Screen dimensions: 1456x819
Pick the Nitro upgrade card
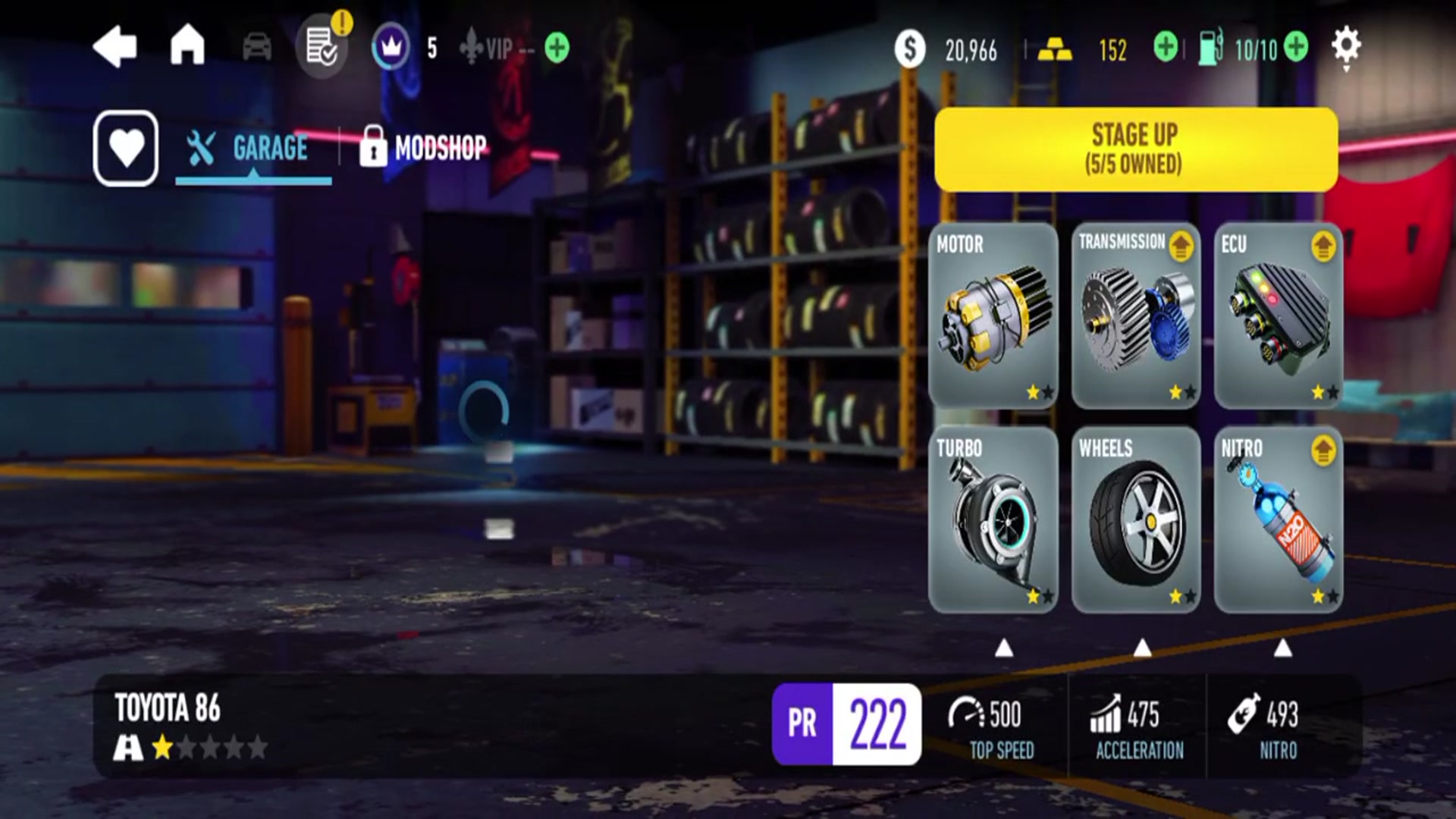(1278, 519)
